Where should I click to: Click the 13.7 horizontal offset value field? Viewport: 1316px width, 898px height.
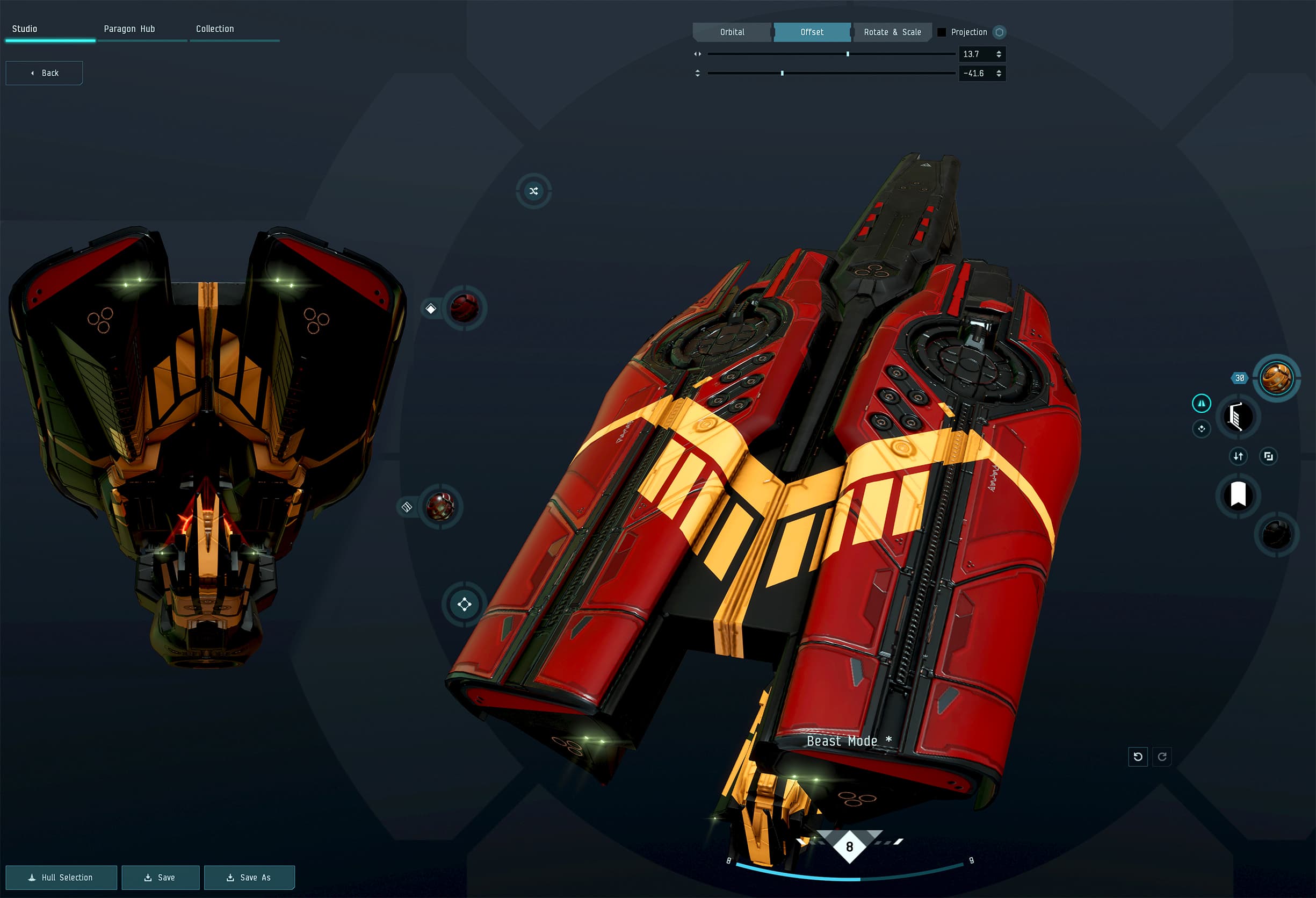point(975,54)
